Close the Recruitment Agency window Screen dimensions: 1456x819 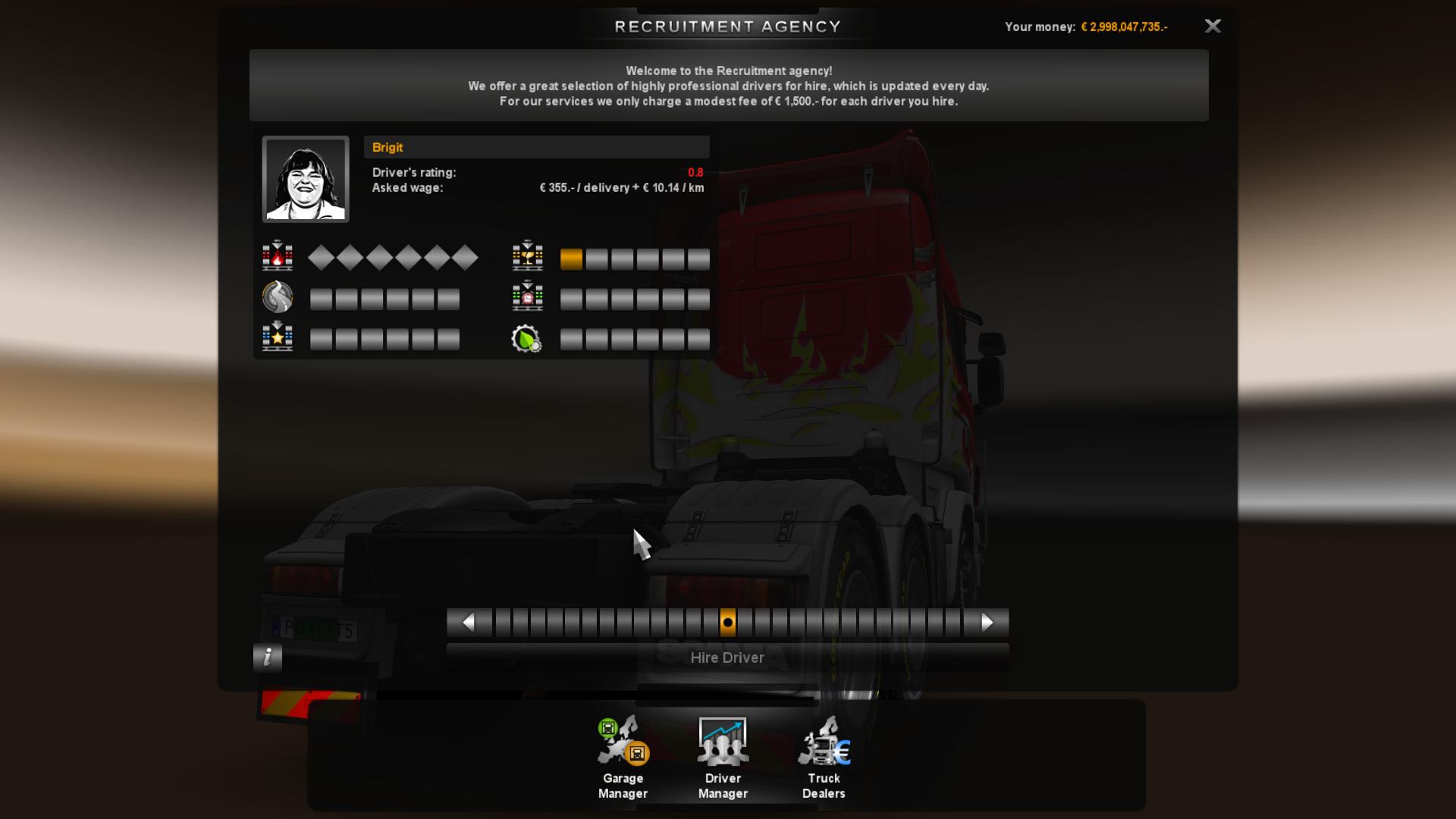[1213, 27]
